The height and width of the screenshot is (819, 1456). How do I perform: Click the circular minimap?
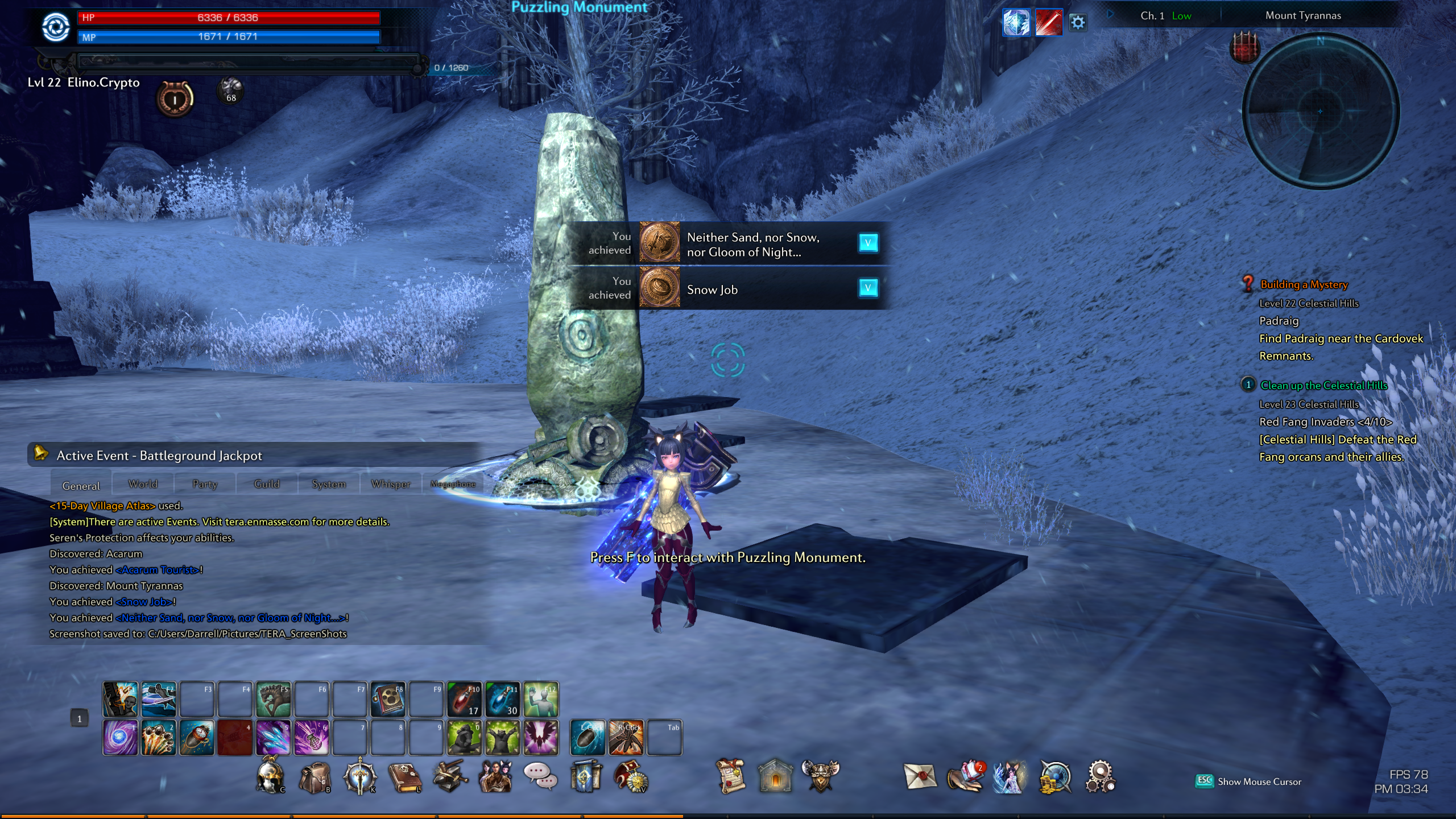pyautogui.click(x=1321, y=111)
